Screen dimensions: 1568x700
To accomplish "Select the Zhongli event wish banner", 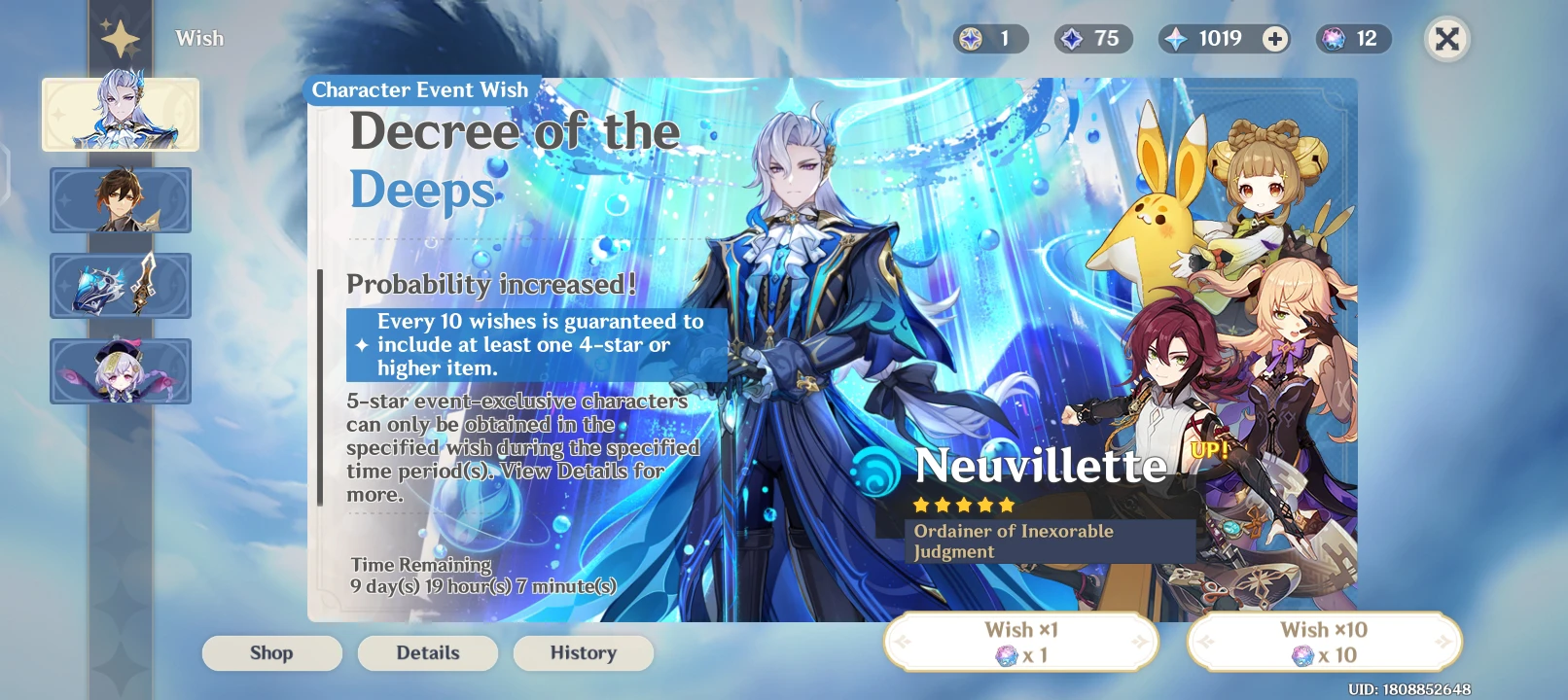I will (121, 200).
